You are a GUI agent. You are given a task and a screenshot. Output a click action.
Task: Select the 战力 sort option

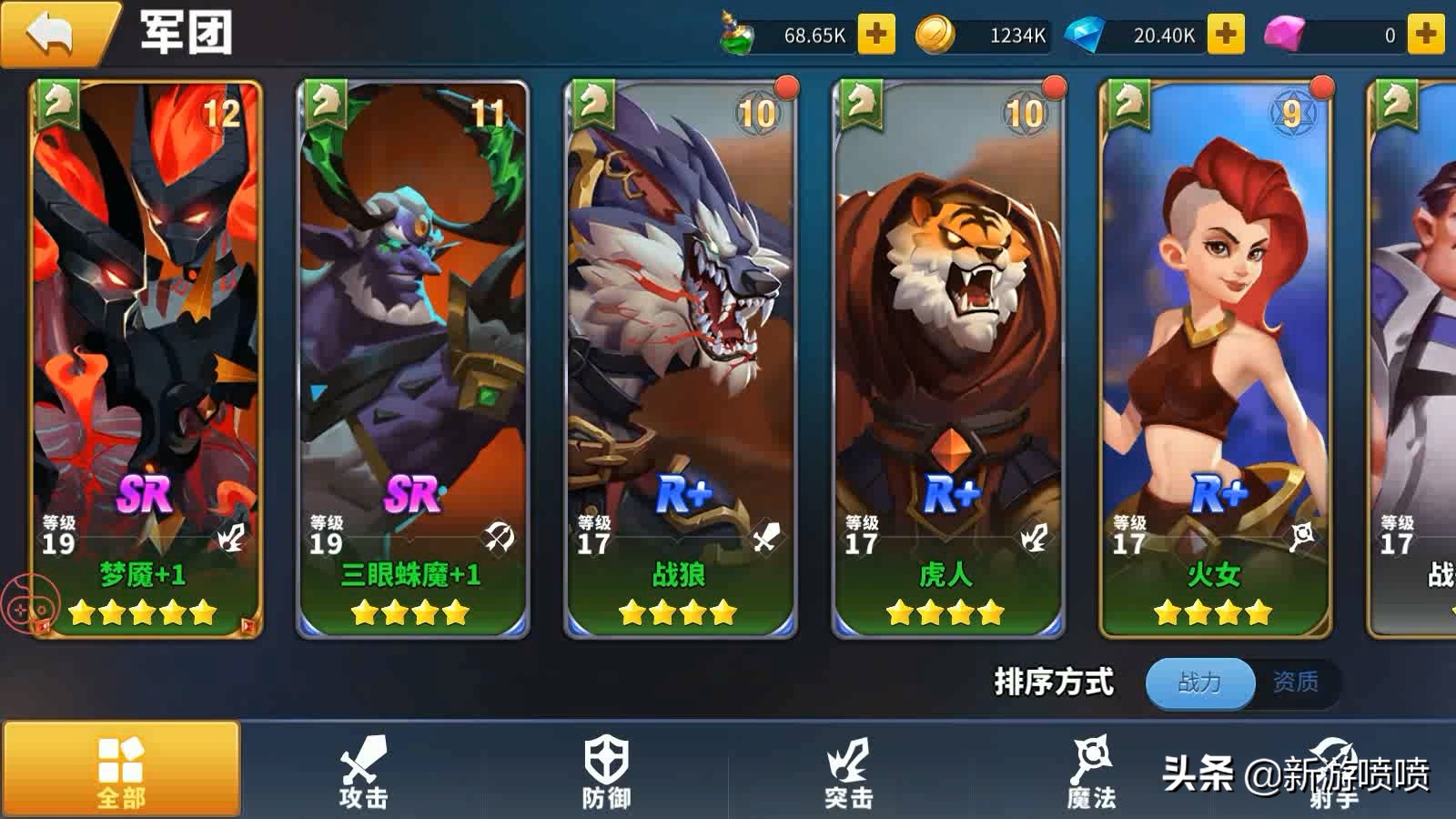(x=1198, y=683)
